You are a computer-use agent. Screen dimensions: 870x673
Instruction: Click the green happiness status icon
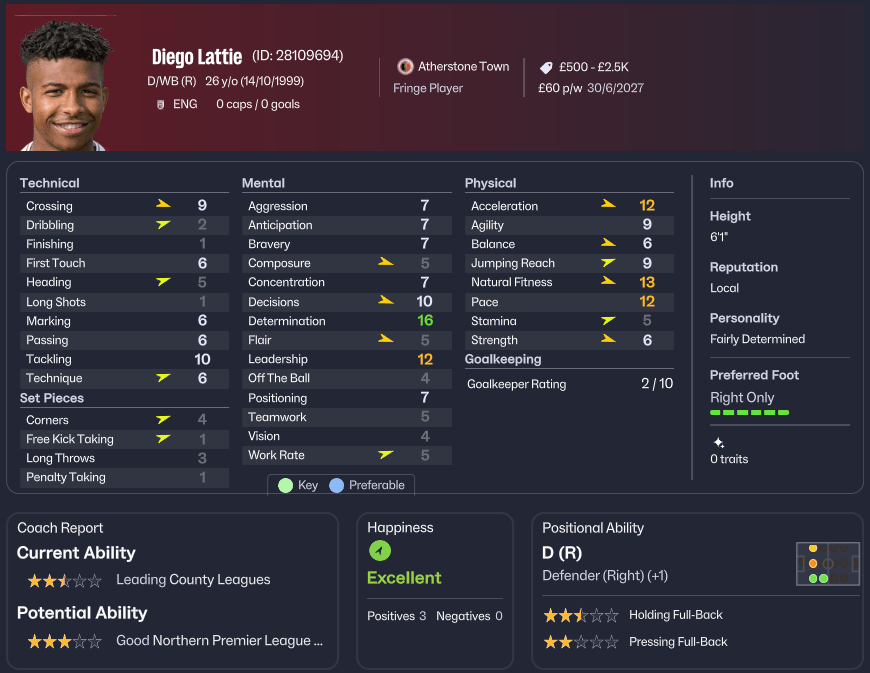click(x=380, y=551)
